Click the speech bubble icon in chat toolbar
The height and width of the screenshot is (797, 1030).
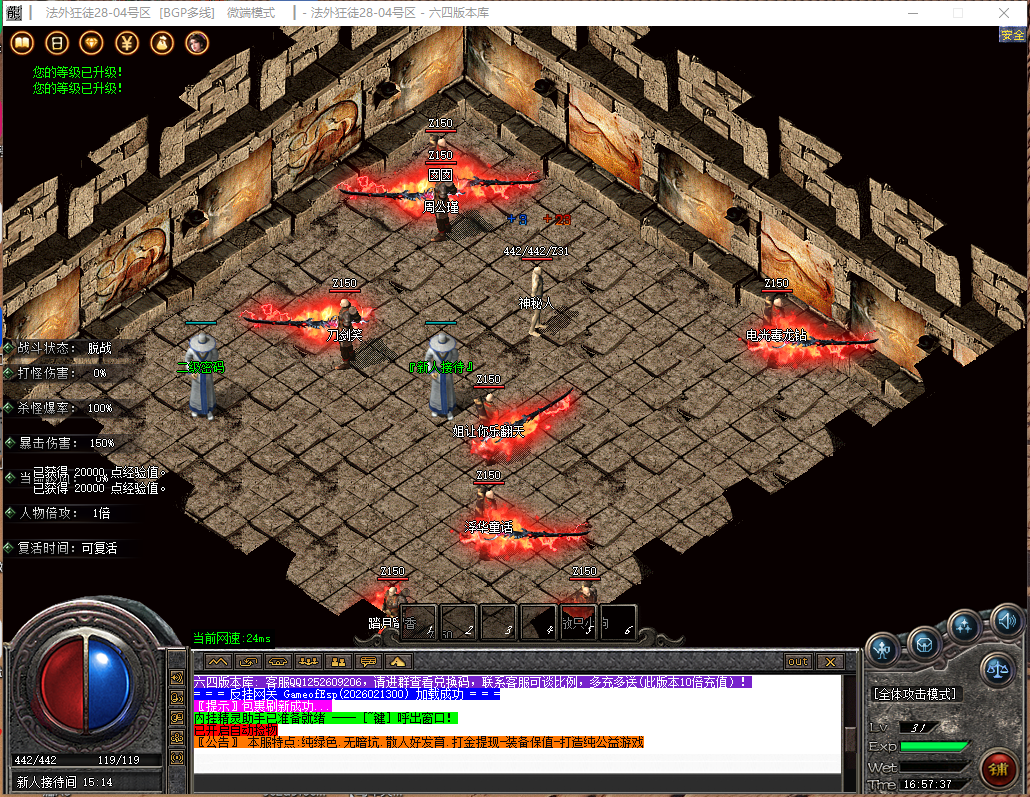[x=368, y=662]
